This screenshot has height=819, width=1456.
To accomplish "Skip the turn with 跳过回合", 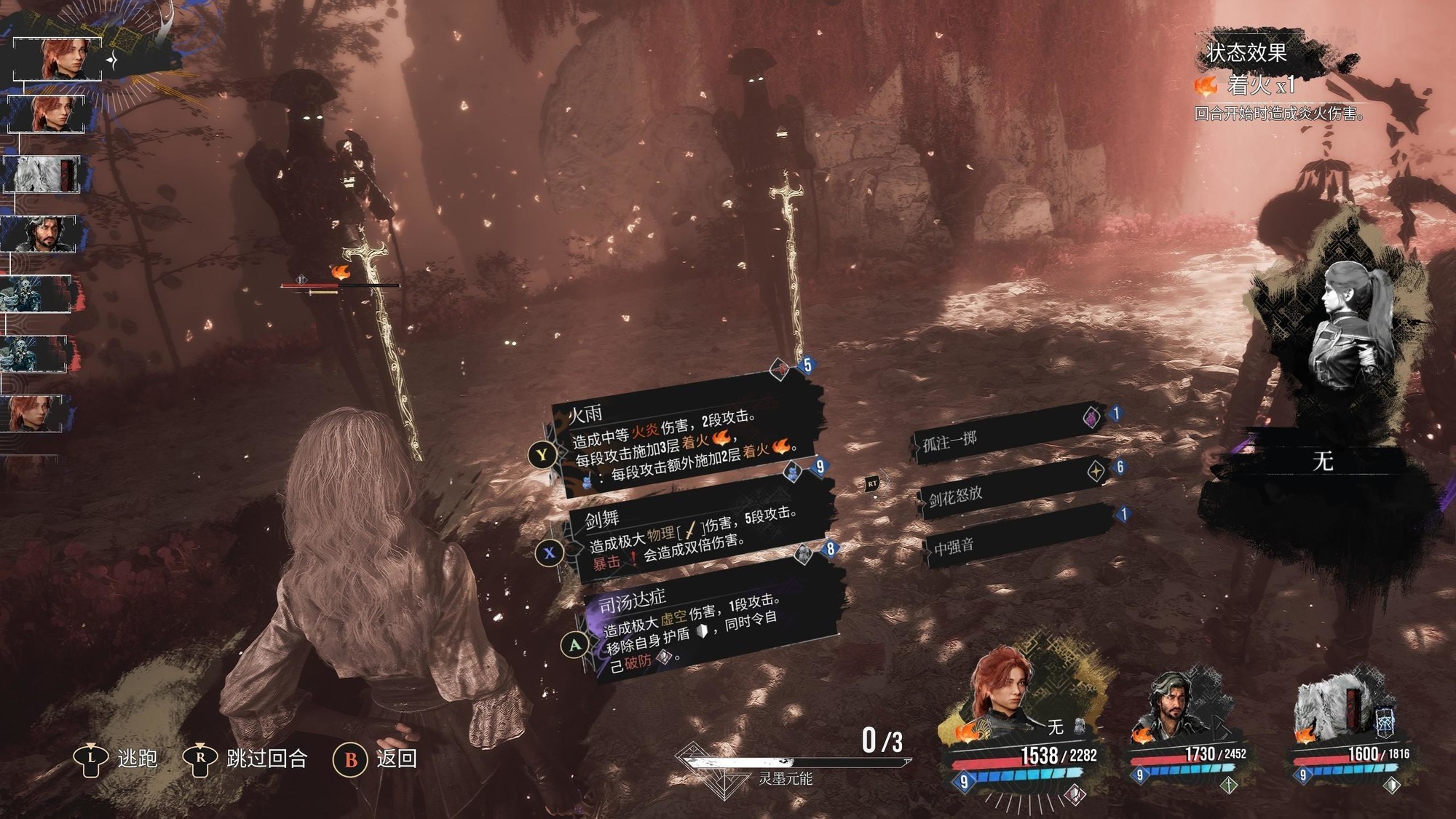I will coord(246,759).
